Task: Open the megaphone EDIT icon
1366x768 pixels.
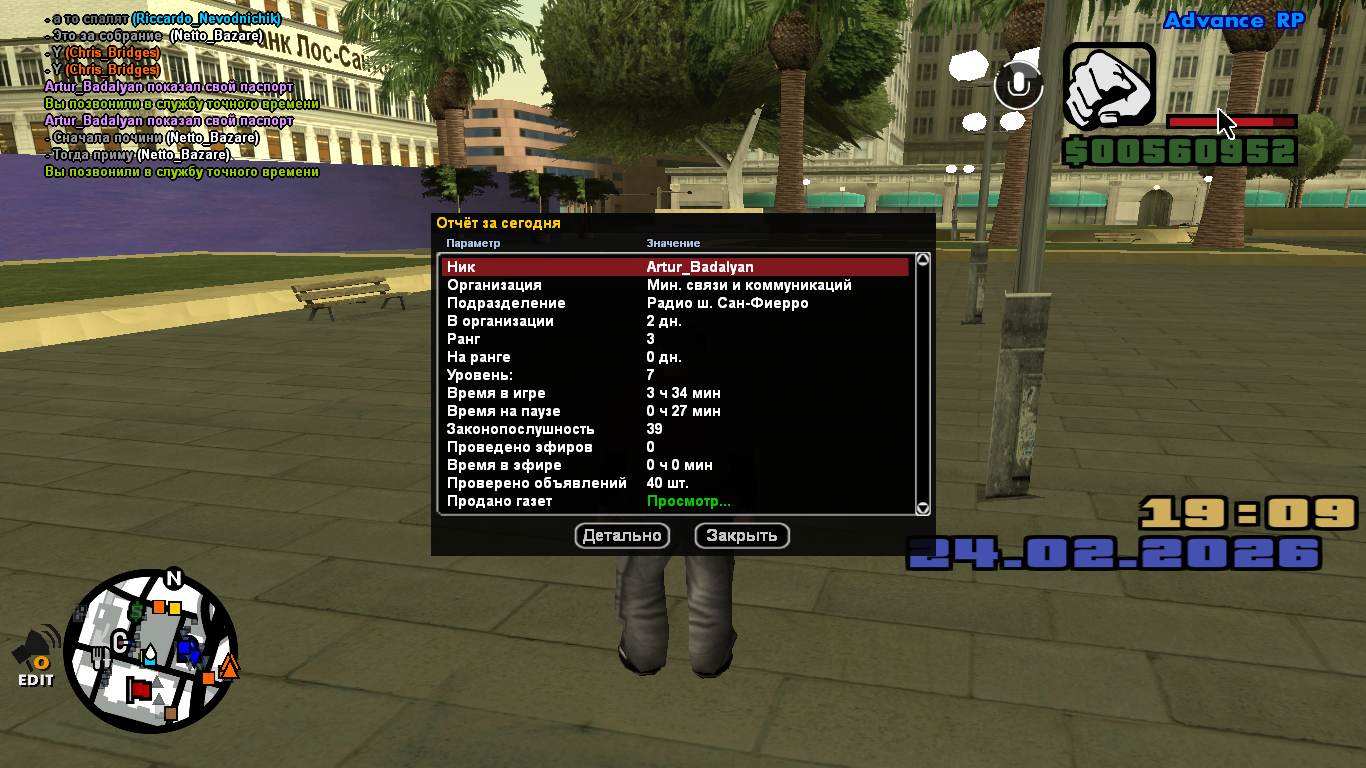Action: pos(35,657)
